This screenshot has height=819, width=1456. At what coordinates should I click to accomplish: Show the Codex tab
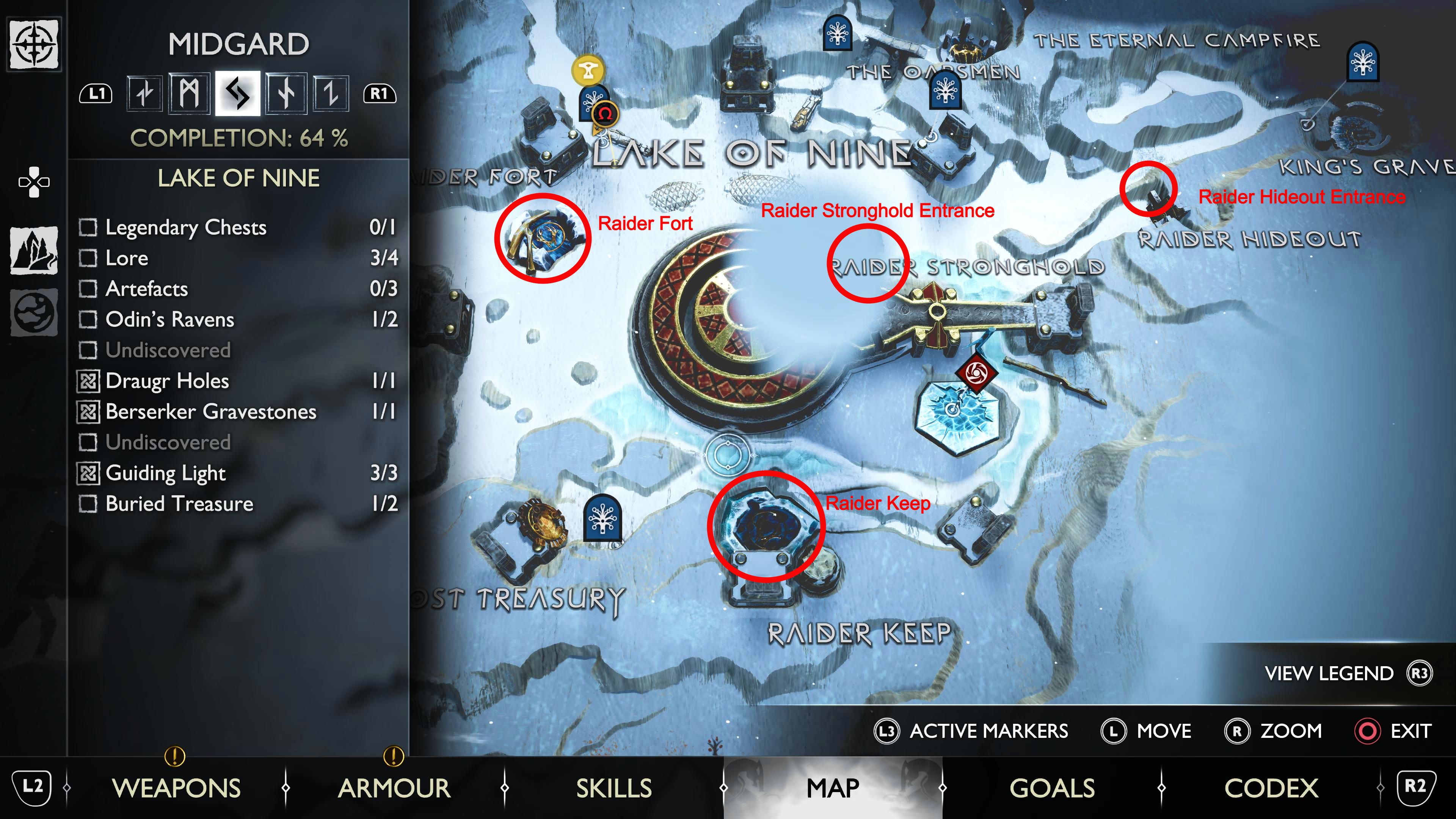(x=1271, y=788)
